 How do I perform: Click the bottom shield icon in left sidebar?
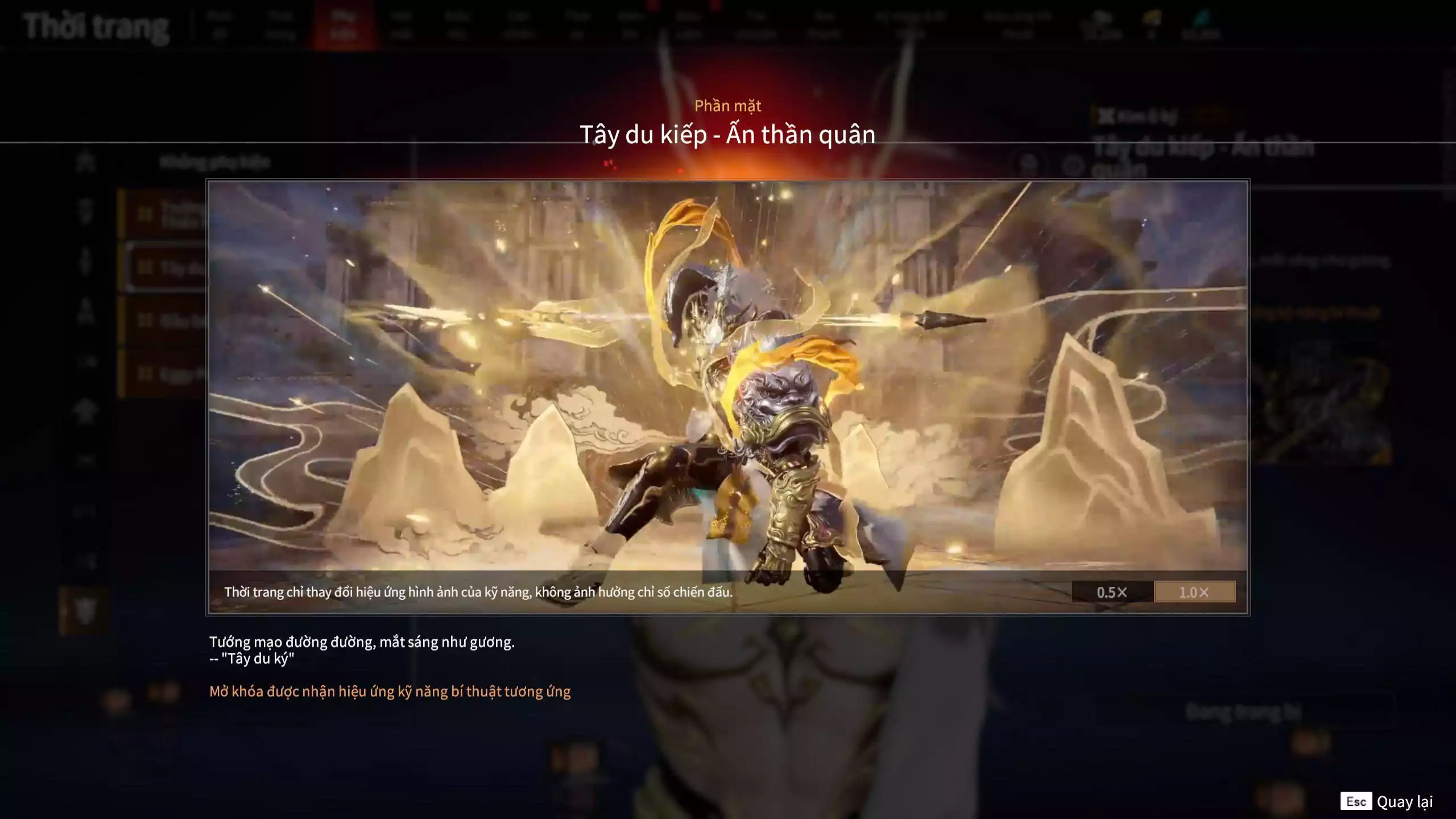click(x=84, y=609)
